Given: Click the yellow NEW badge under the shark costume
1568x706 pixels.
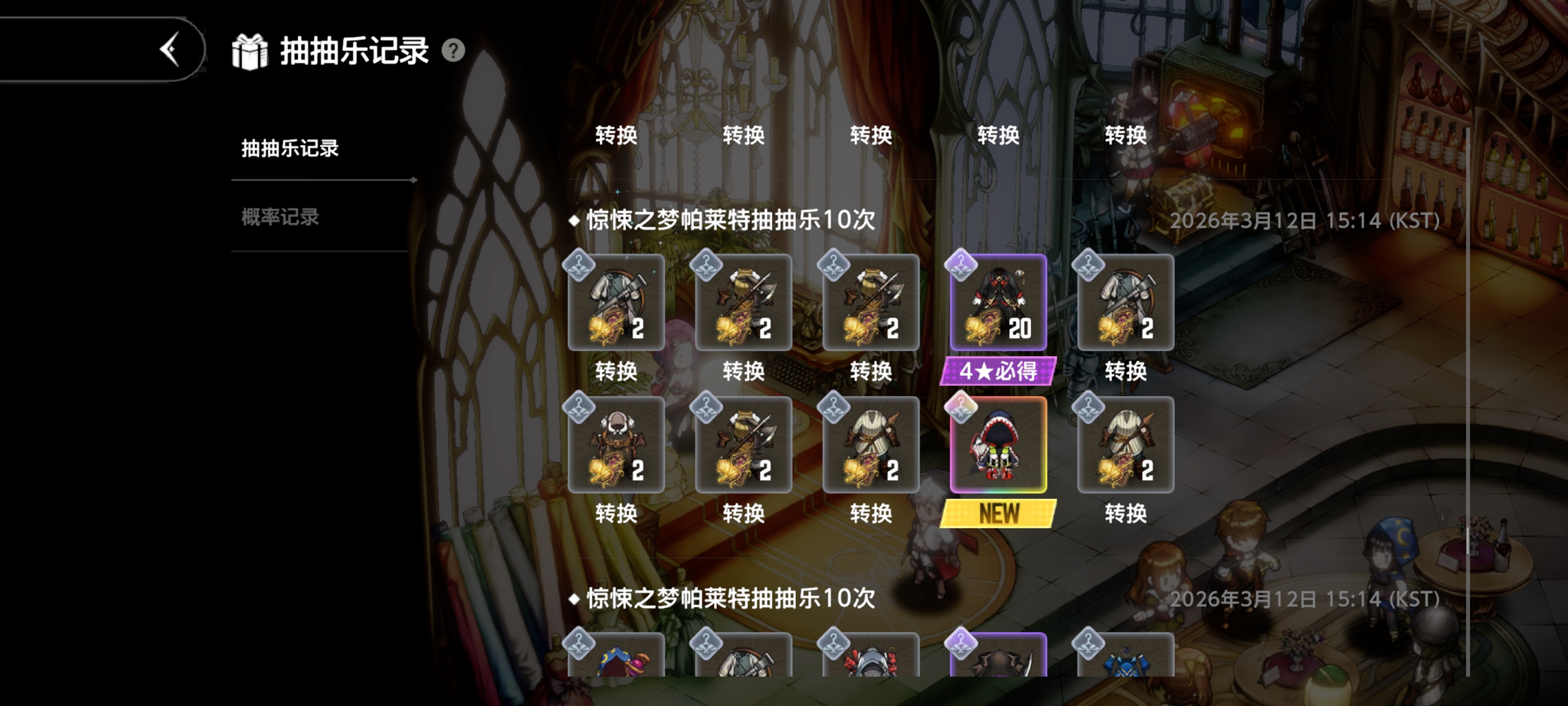Looking at the screenshot, I should pos(998,513).
